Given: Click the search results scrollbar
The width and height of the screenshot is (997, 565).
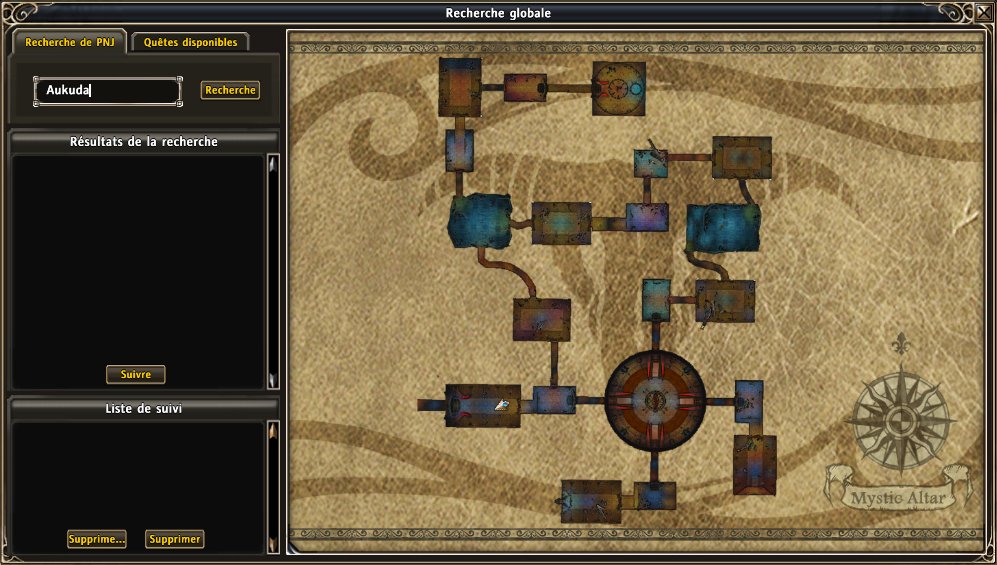Looking at the screenshot, I should pyautogui.click(x=272, y=270).
